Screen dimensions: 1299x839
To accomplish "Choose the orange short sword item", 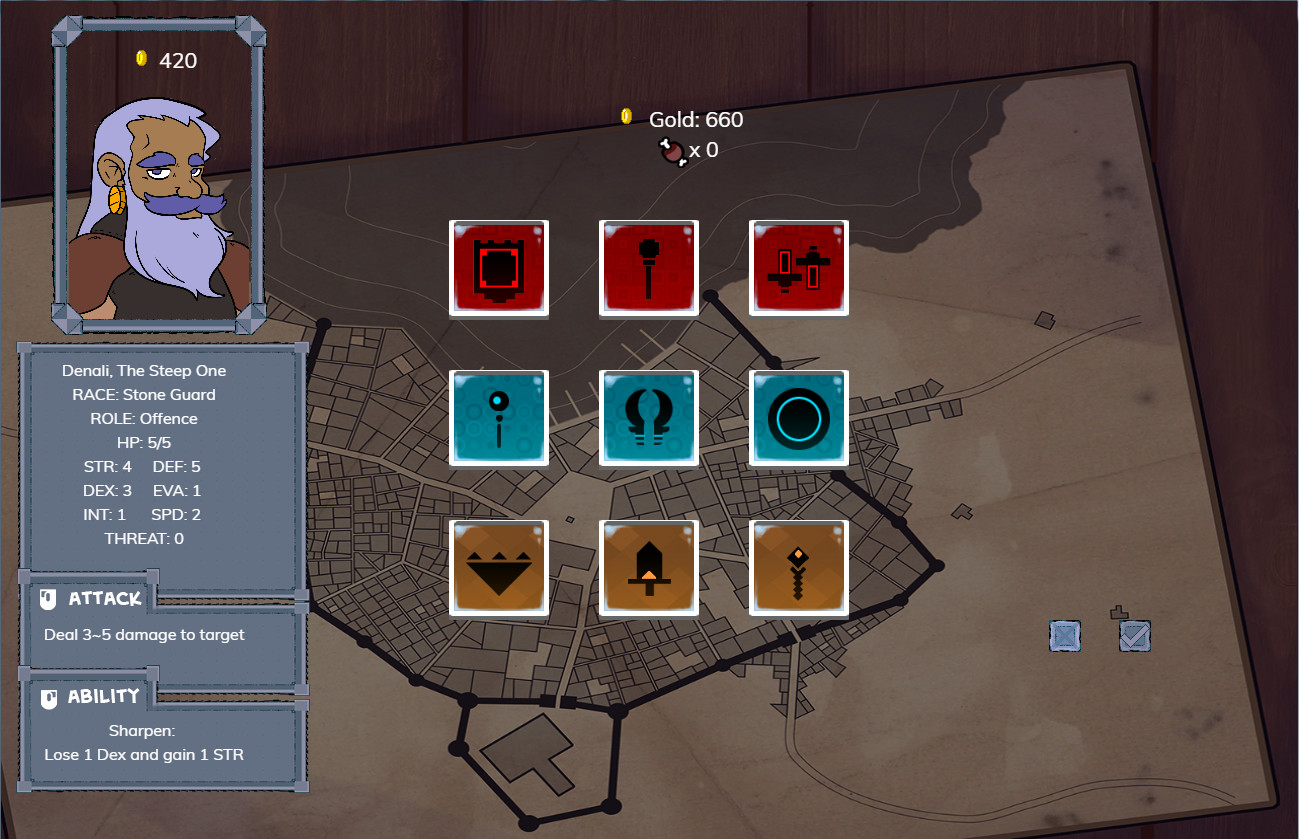I will [649, 568].
